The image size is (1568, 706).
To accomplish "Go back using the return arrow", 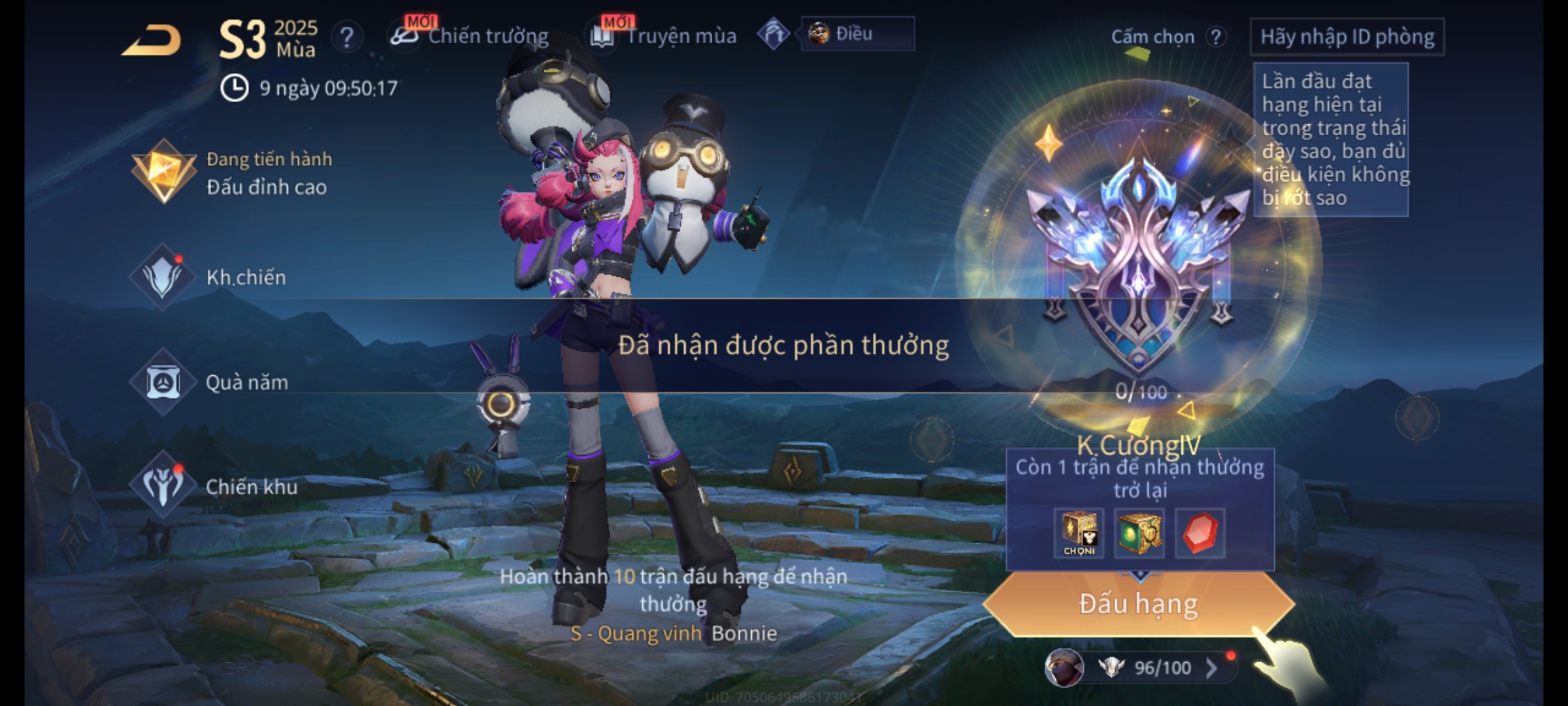I will (x=152, y=41).
